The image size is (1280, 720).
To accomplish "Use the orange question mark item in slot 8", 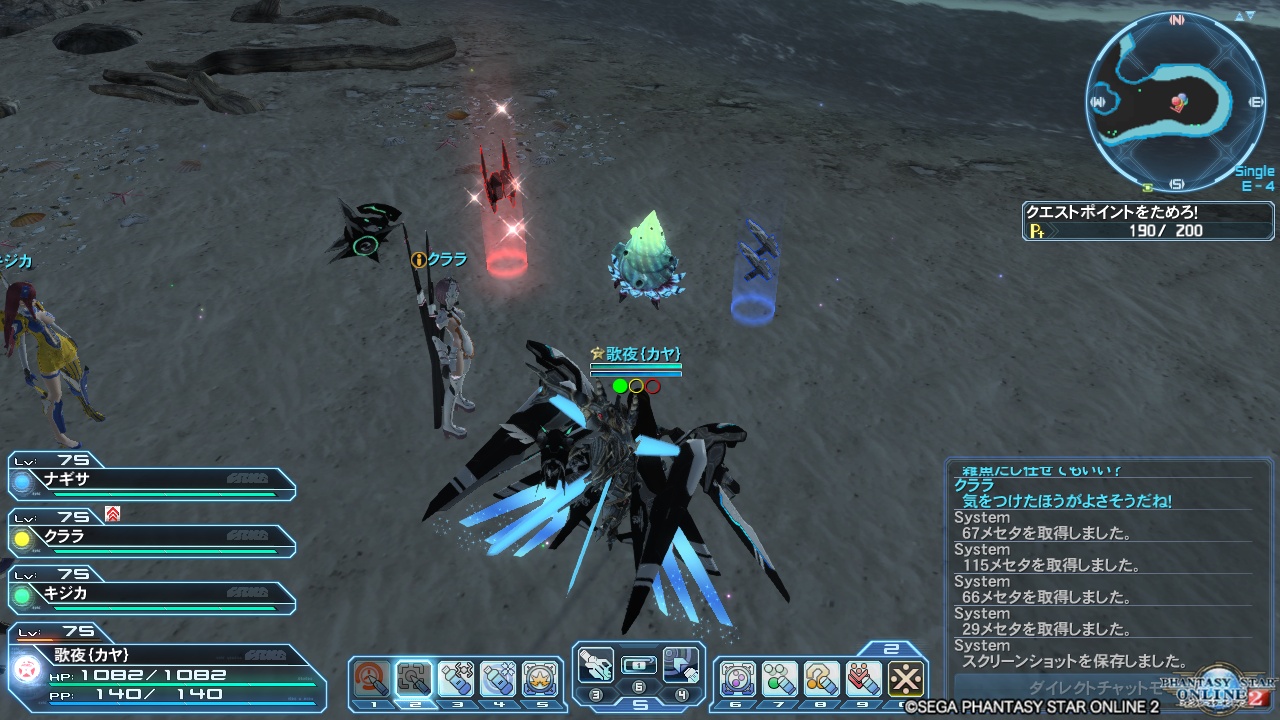I will [x=822, y=679].
